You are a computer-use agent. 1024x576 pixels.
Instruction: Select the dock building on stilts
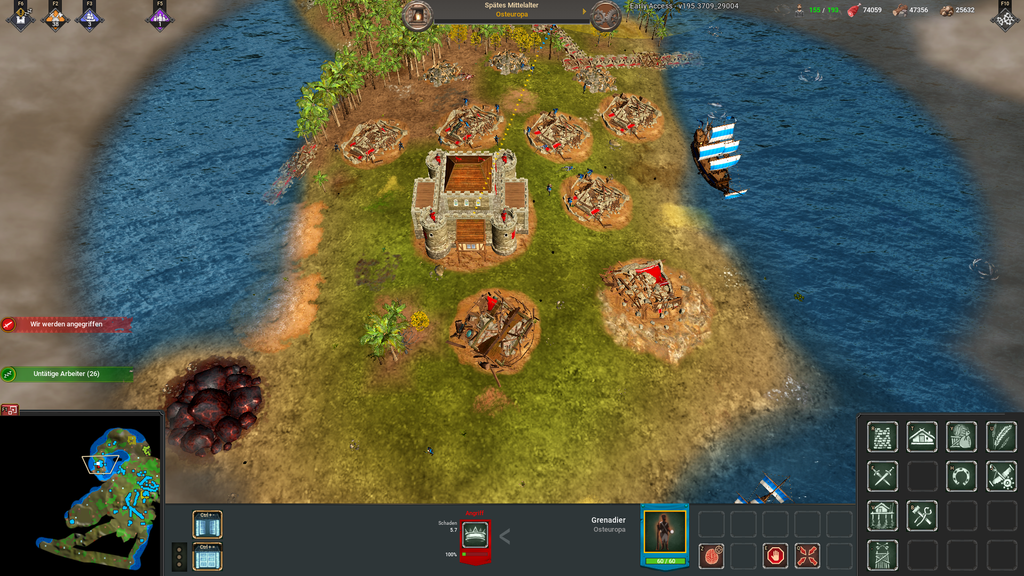point(882,516)
